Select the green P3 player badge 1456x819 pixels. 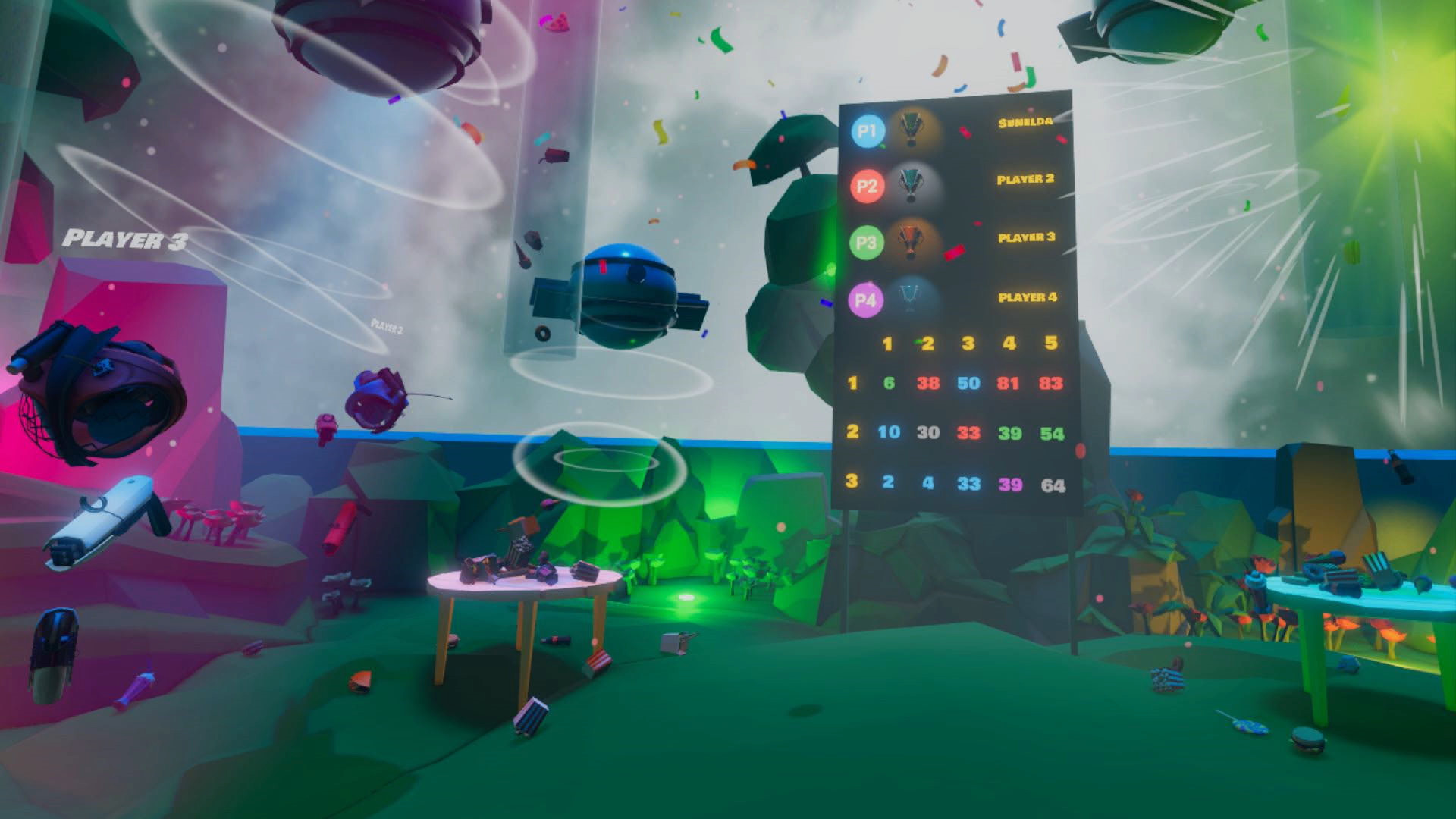pos(867,243)
